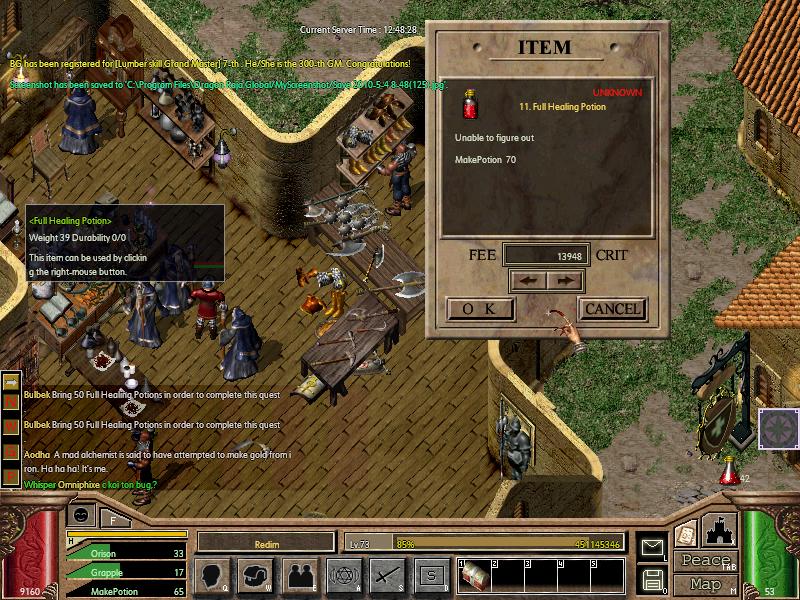Open the Map

pos(704,584)
